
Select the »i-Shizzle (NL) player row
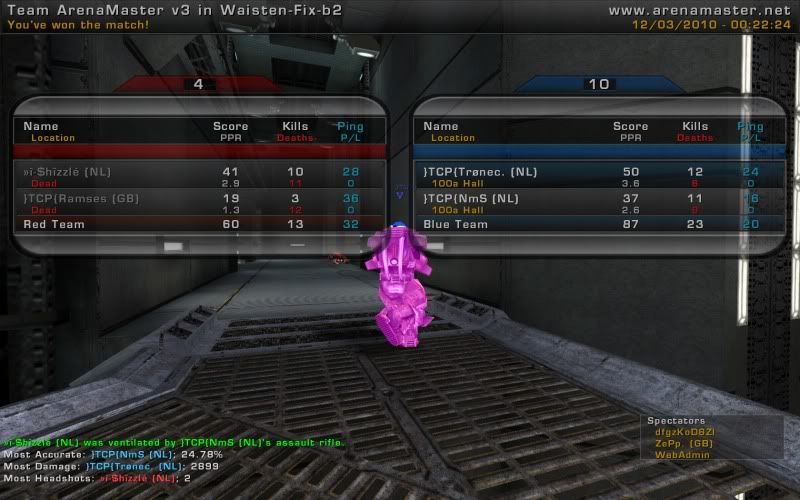(200, 177)
